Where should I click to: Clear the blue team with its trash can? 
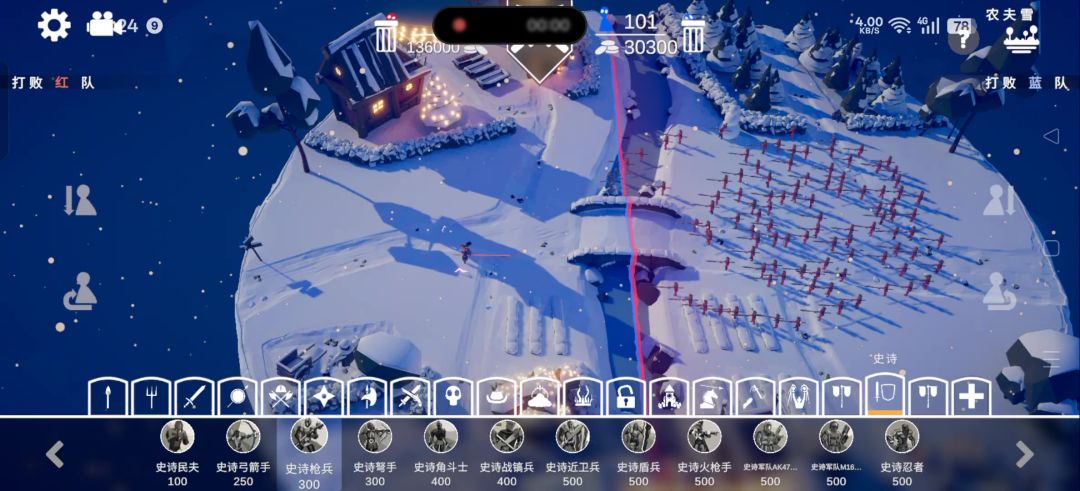pyautogui.click(x=694, y=36)
